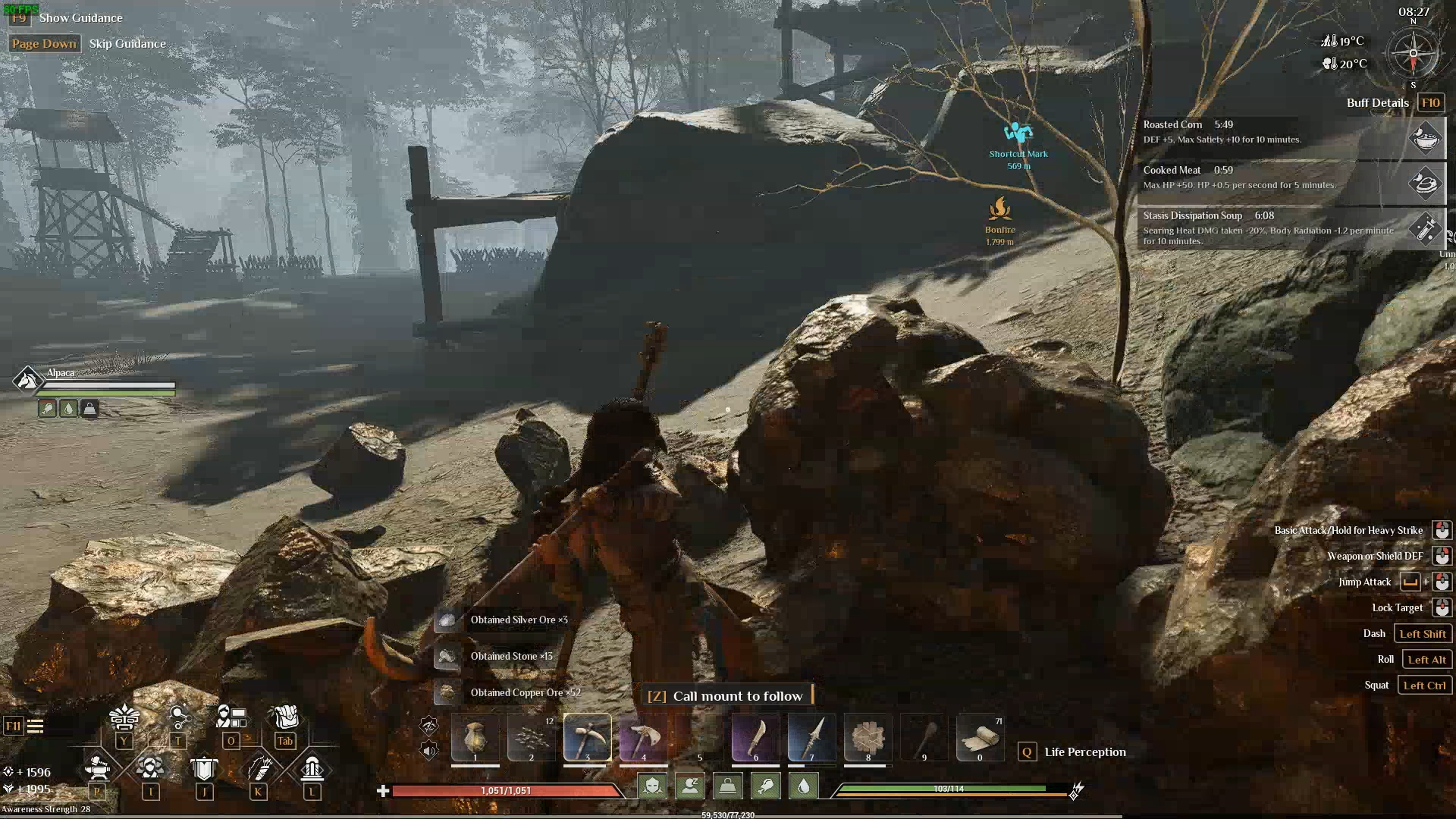Open the F11 list menu
This screenshot has width=1456, height=819.
(24, 726)
